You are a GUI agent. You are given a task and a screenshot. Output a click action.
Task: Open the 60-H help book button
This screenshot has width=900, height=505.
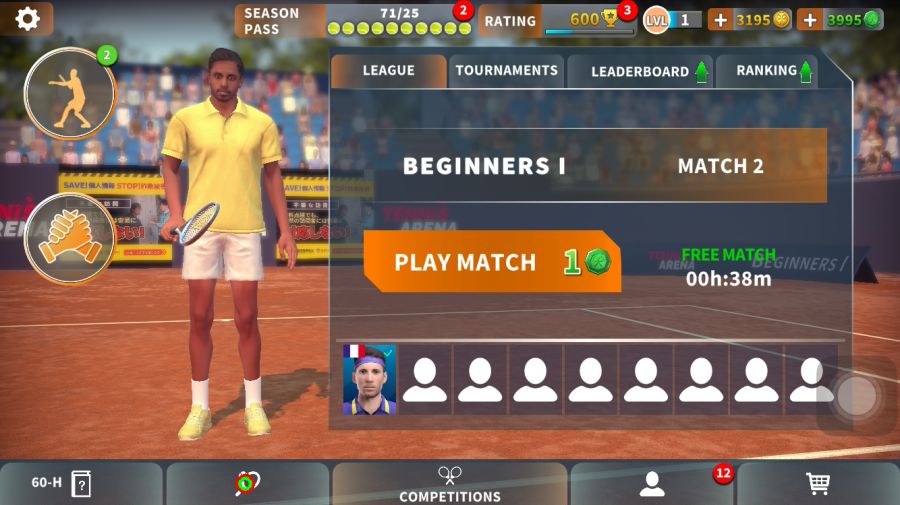(81, 484)
